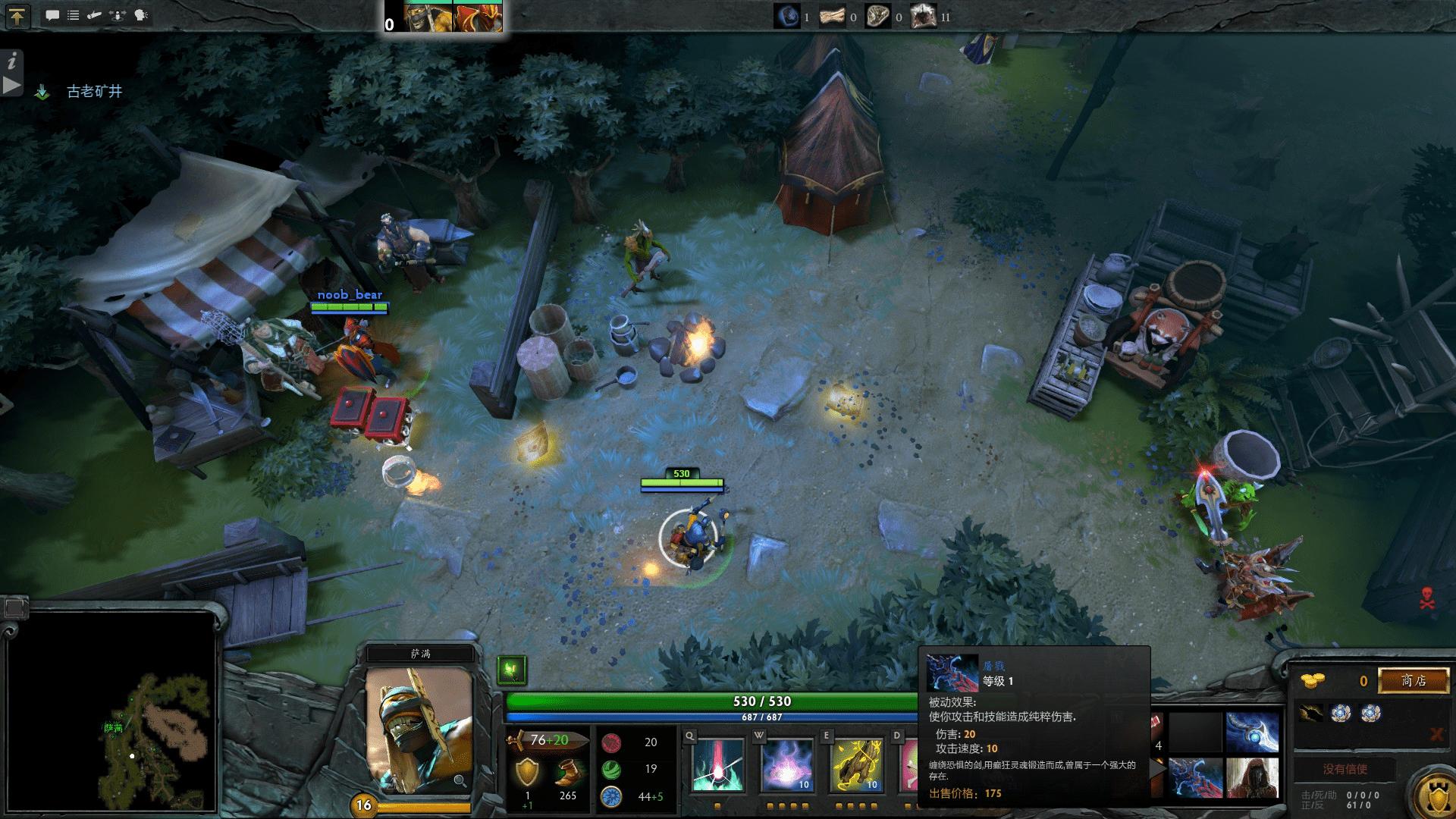
Task: Select the red hooded figure inventory item
Action: click(1252, 777)
